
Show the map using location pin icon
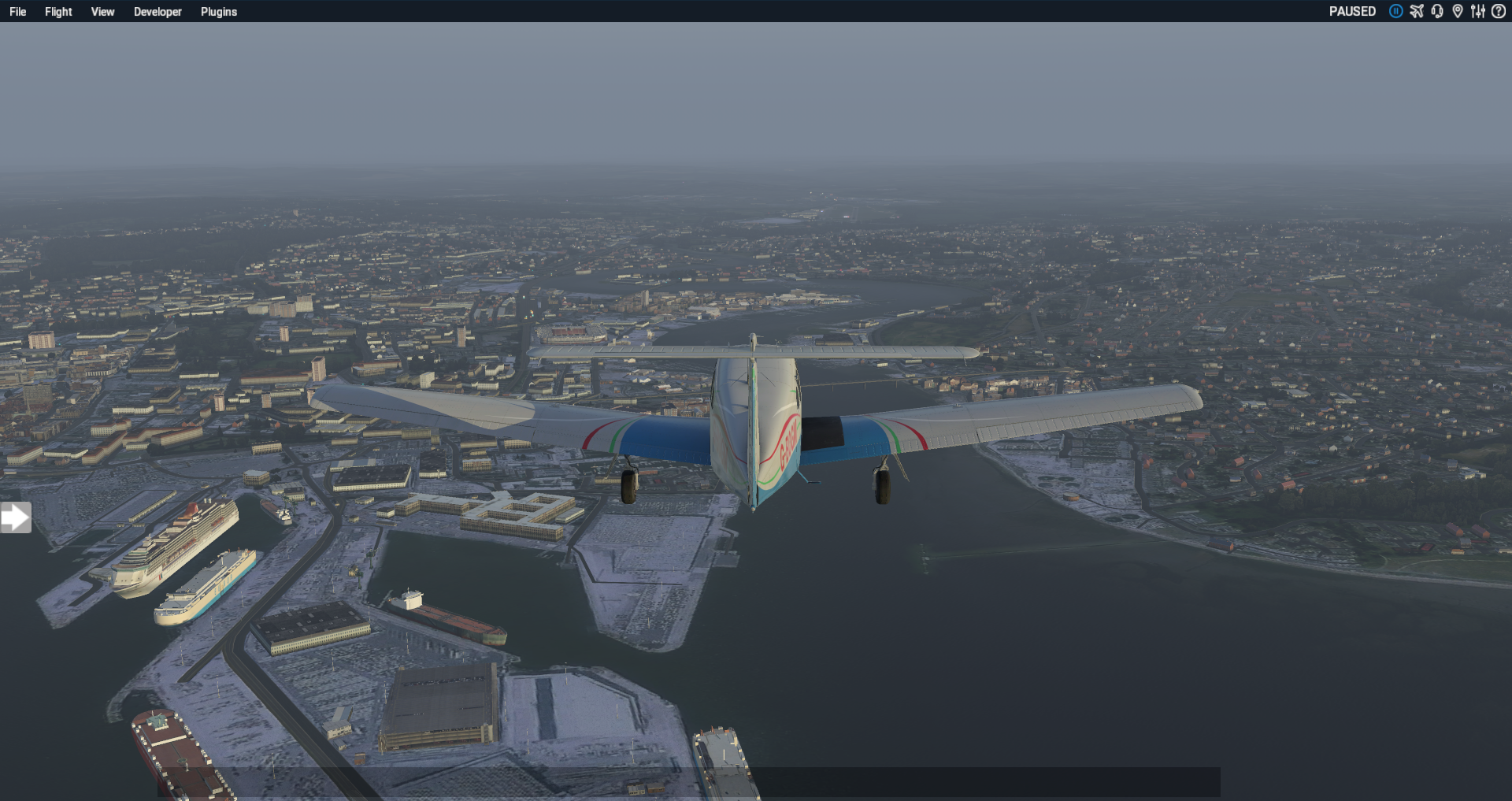(1458, 11)
